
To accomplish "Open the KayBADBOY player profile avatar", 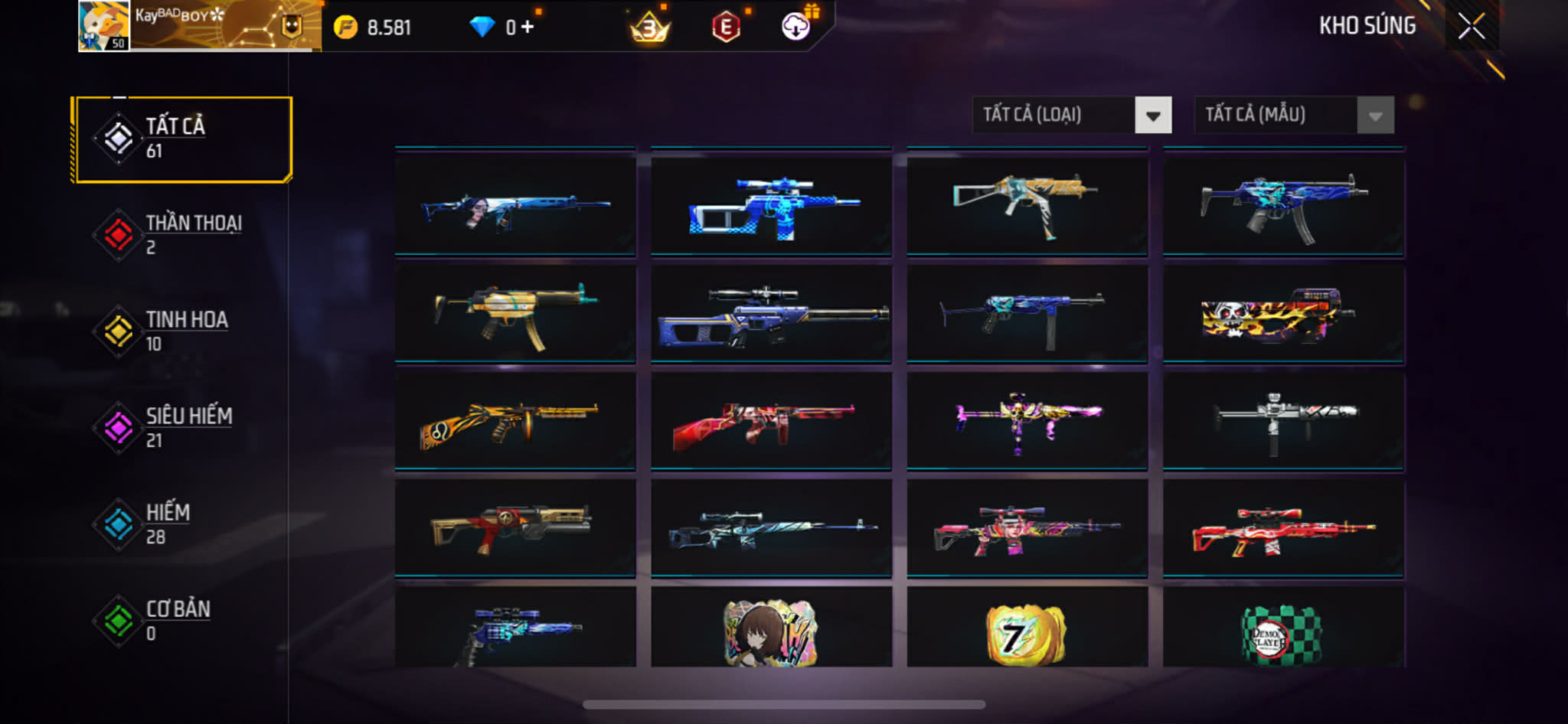I will tap(103, 26).
